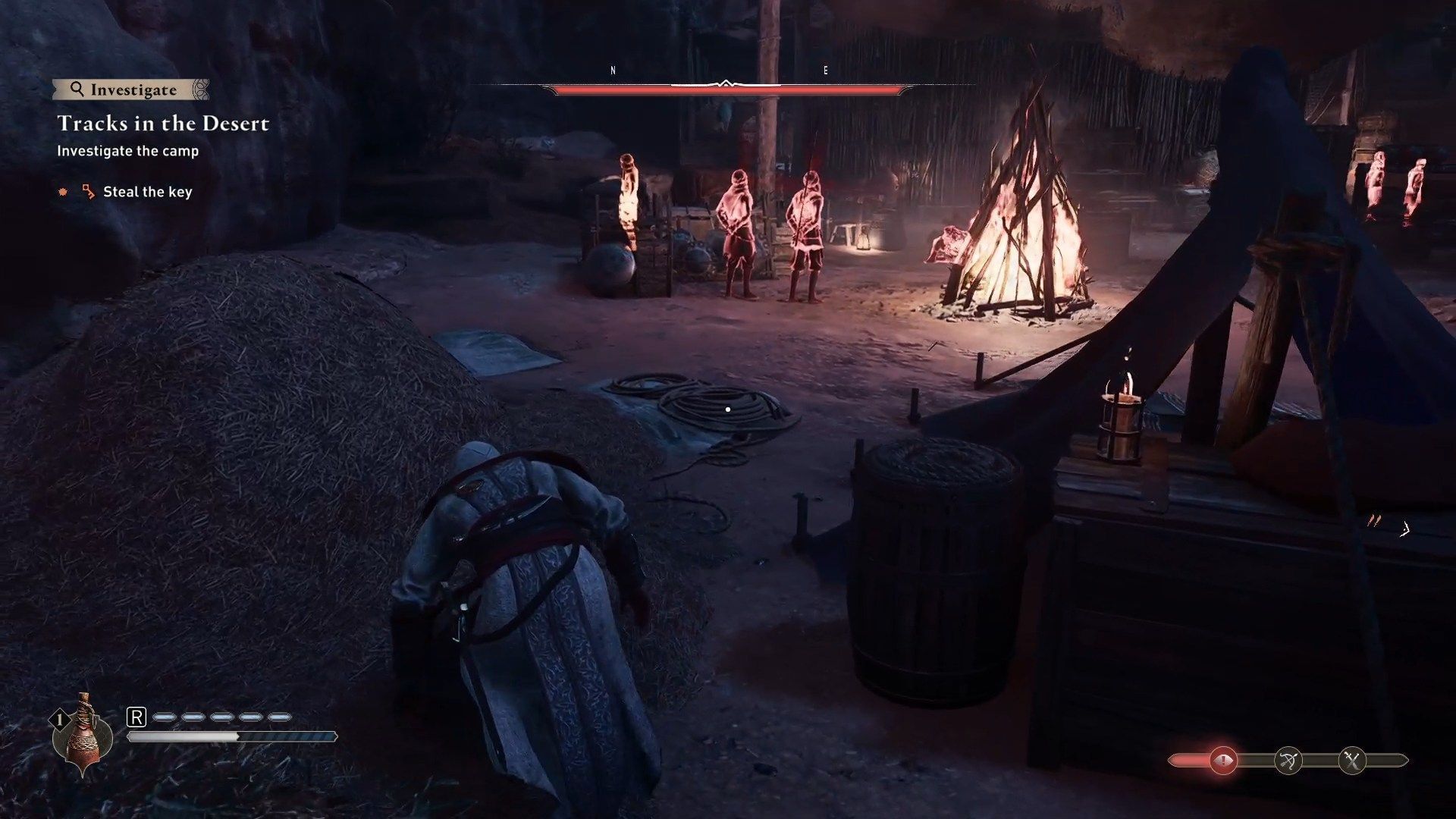Expand the compass E direction marker
The image size is (1456, 819).
pyautogui.click(x=827, y=70)
